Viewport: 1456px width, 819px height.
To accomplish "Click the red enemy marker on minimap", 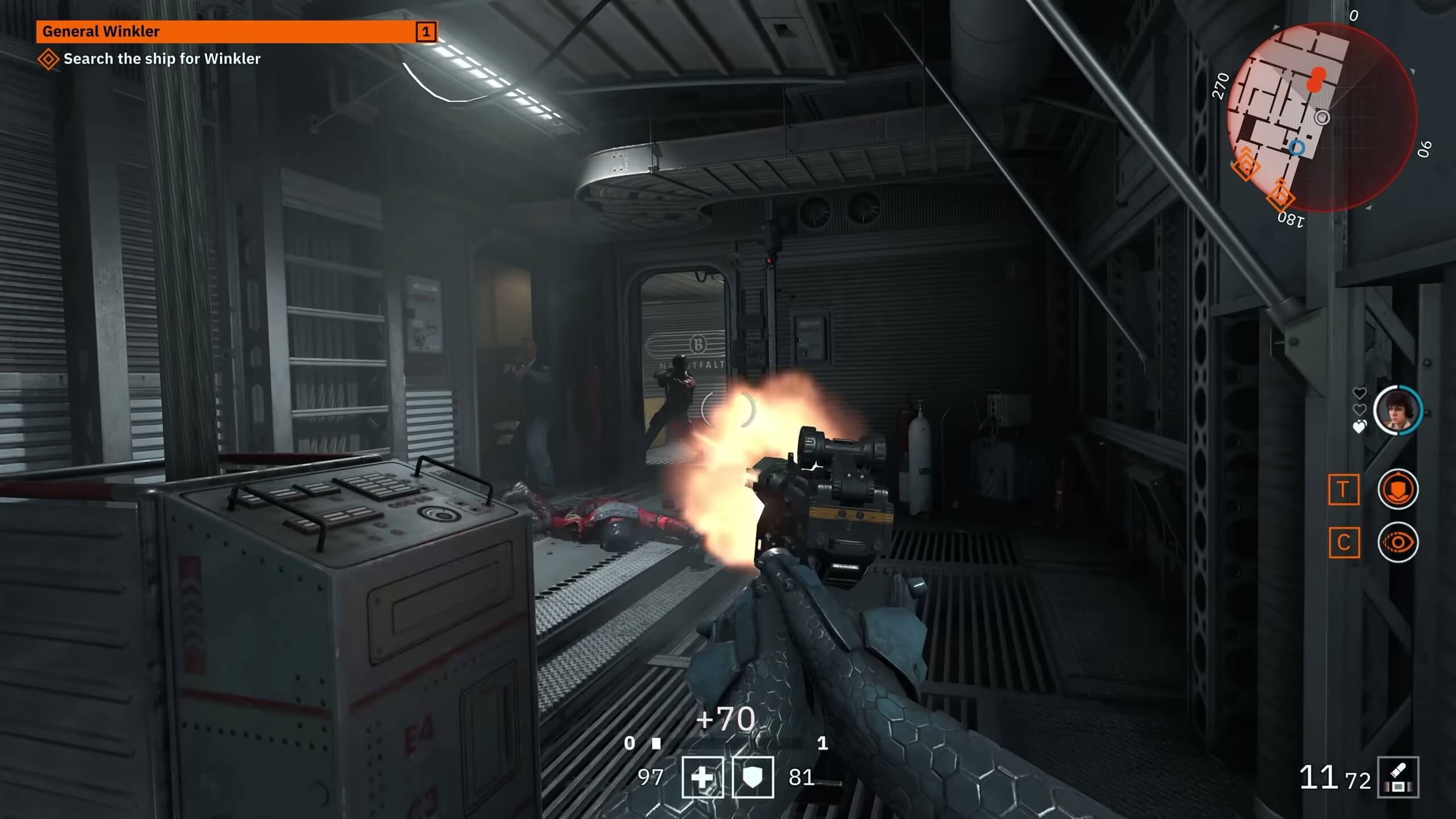I will 1316,80.
